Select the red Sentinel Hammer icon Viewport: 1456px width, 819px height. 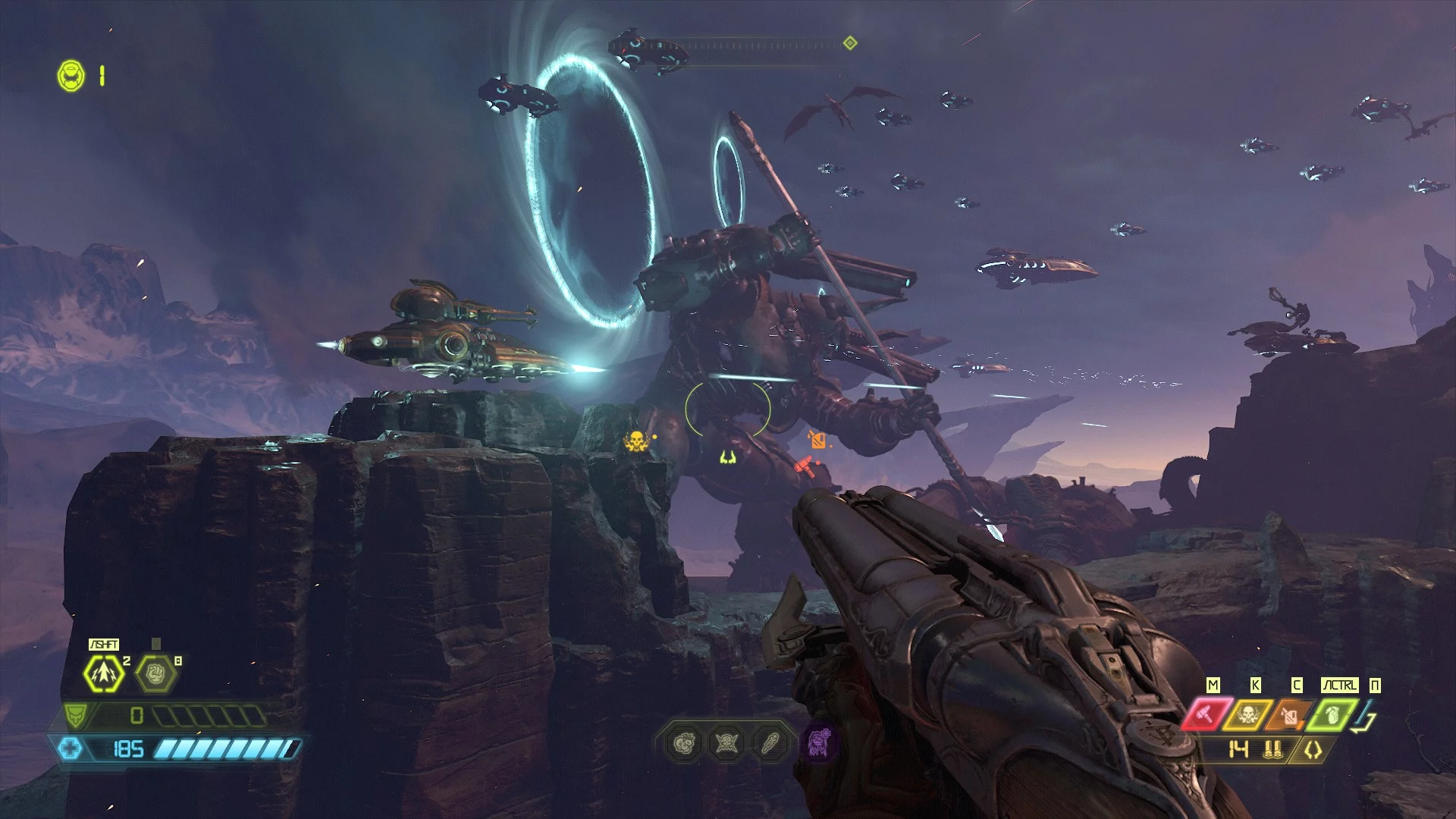tap(1206, 714)
